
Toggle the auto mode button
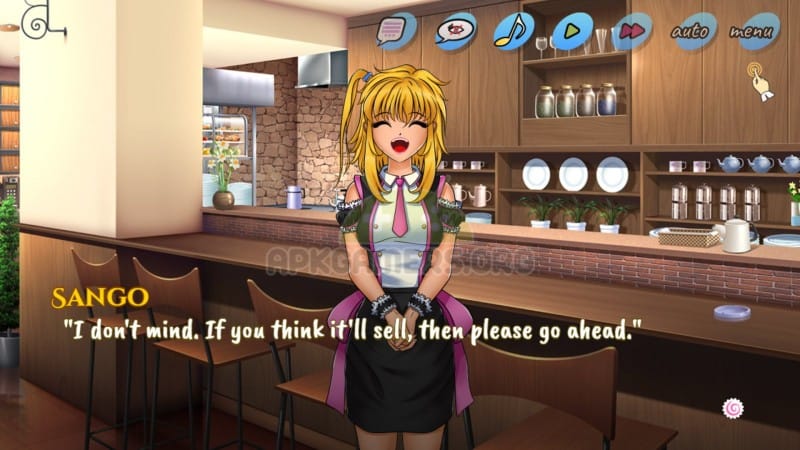click(693, 31)
